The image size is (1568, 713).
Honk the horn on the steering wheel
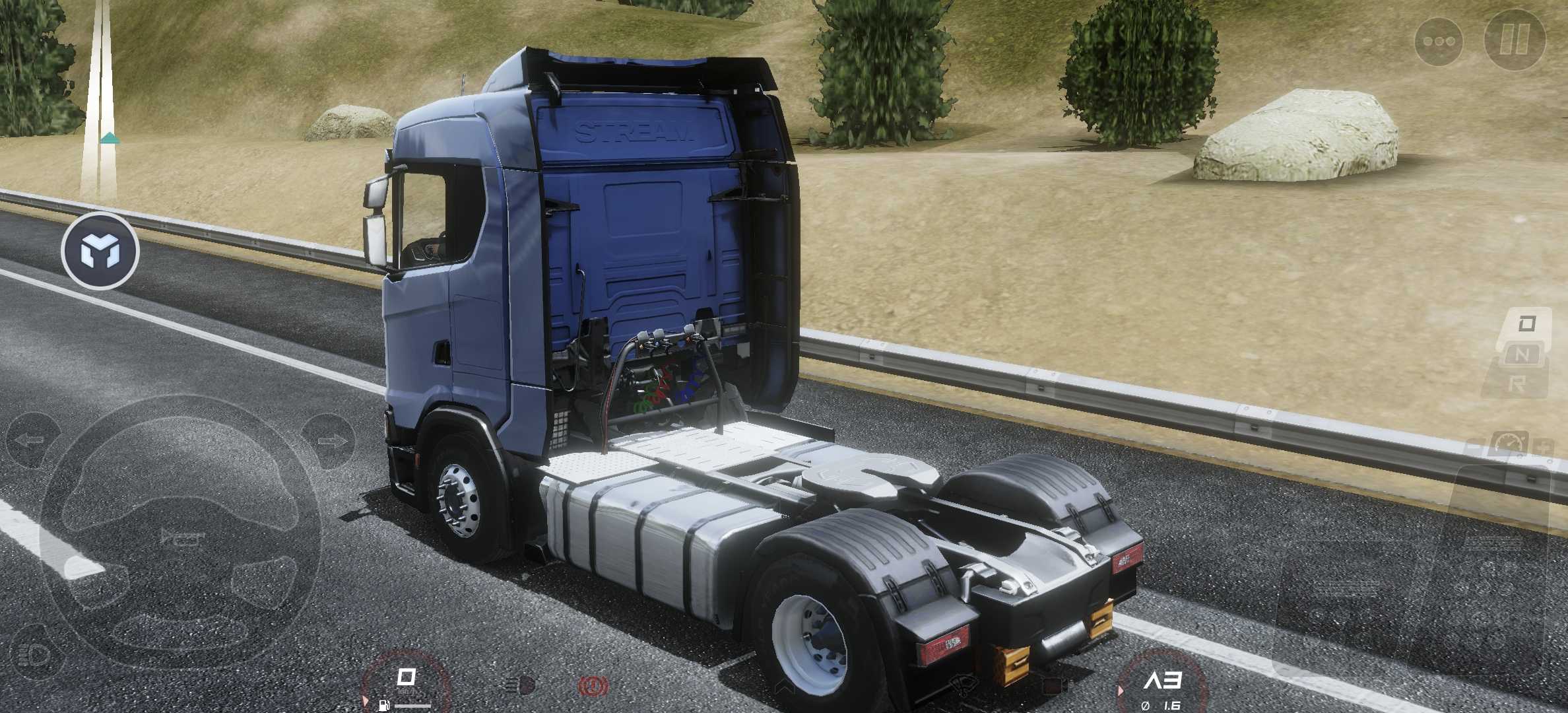(180, 538)
